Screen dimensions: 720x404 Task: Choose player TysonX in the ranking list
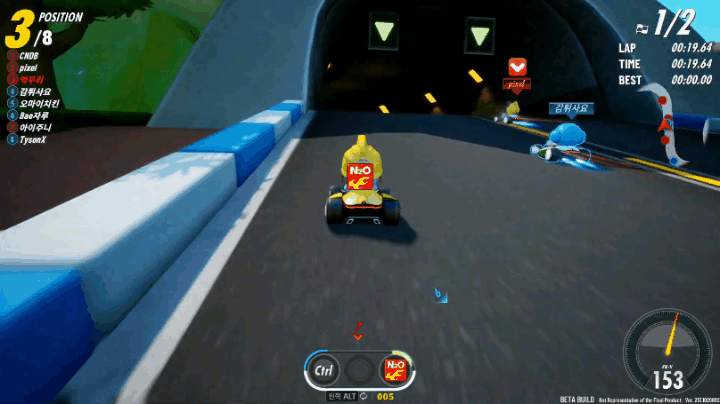pyautogui.click(x=32, y=140)
